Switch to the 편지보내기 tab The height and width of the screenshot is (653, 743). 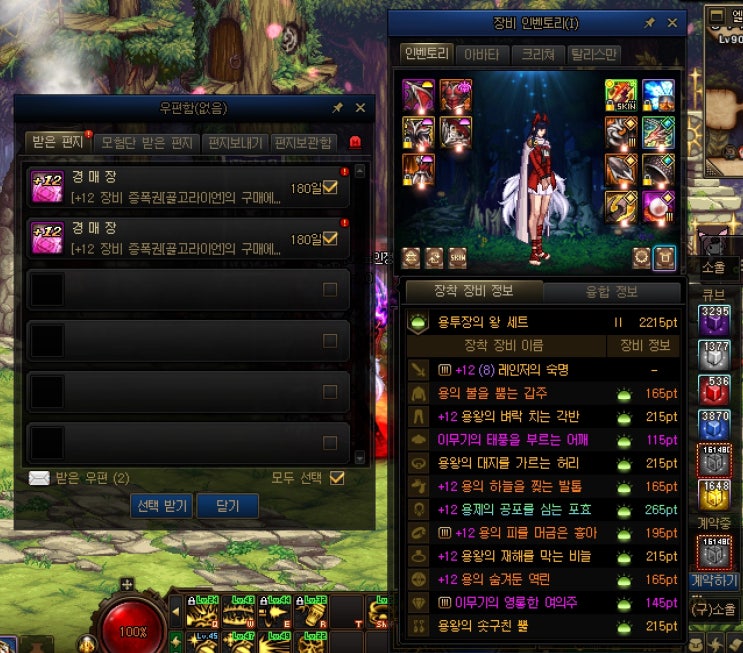(234, 143)
